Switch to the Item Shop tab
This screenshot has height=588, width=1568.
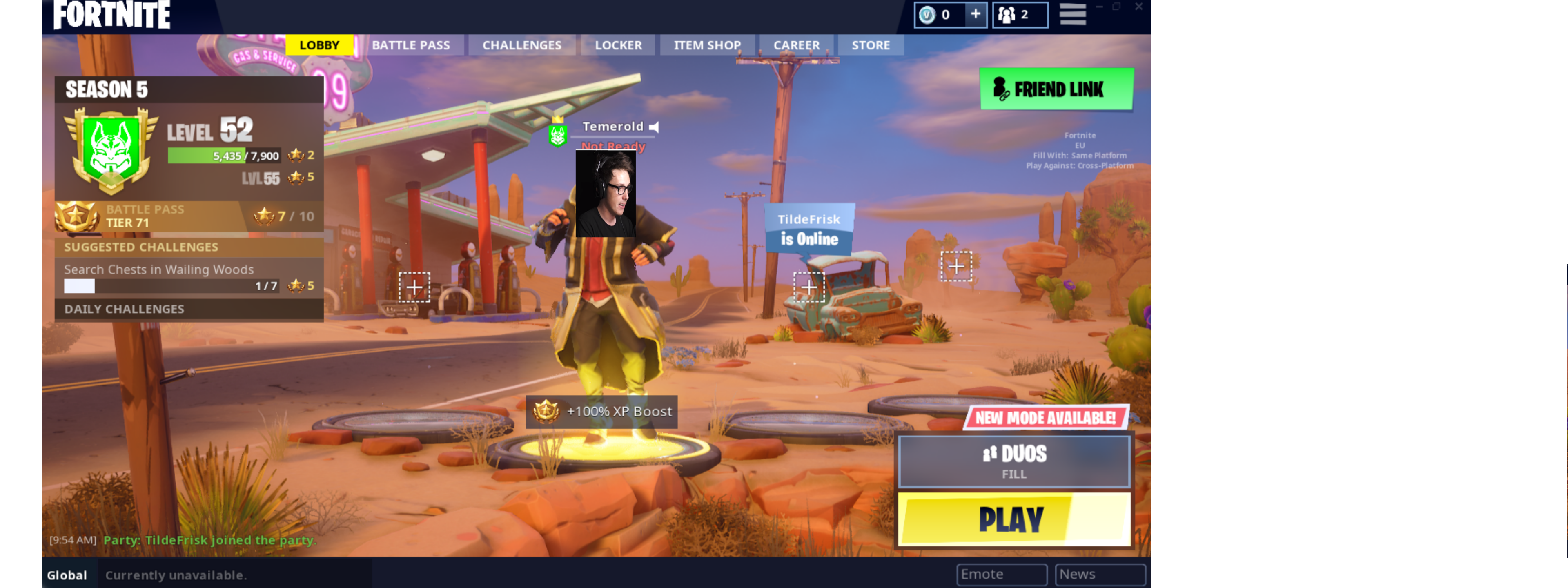(x=707, y=45)
